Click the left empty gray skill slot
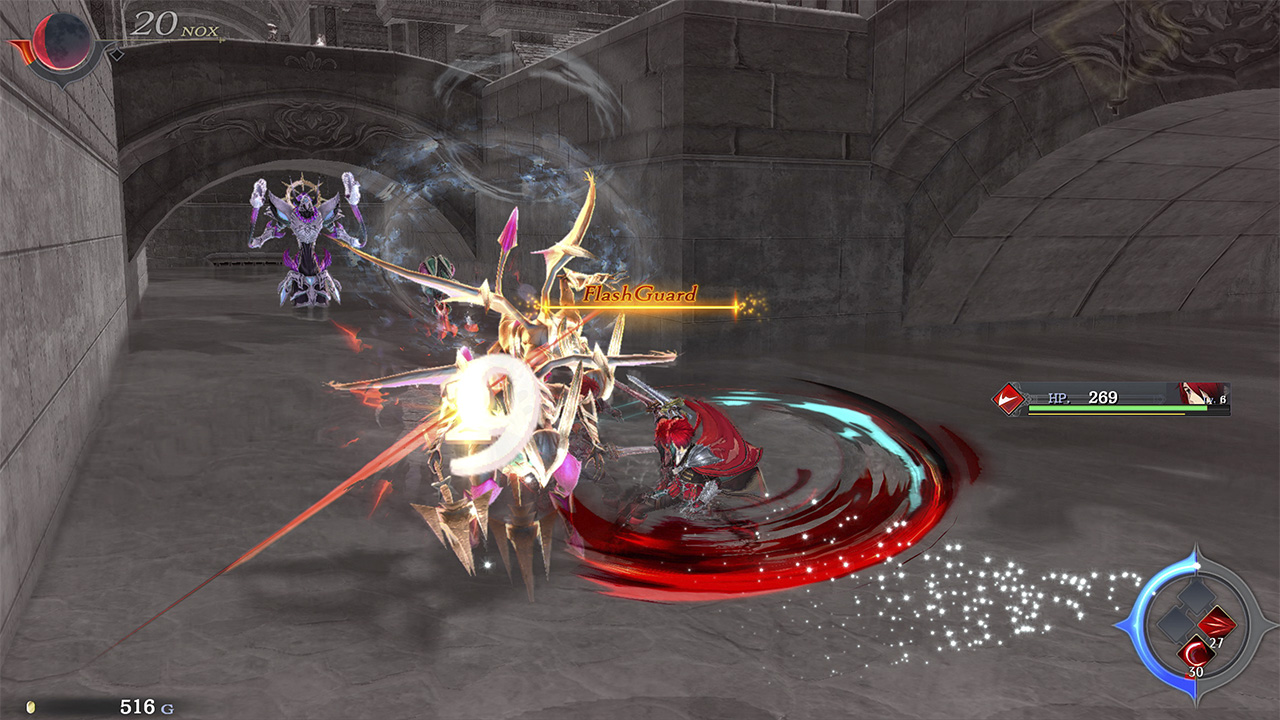 pos(1174,624)
